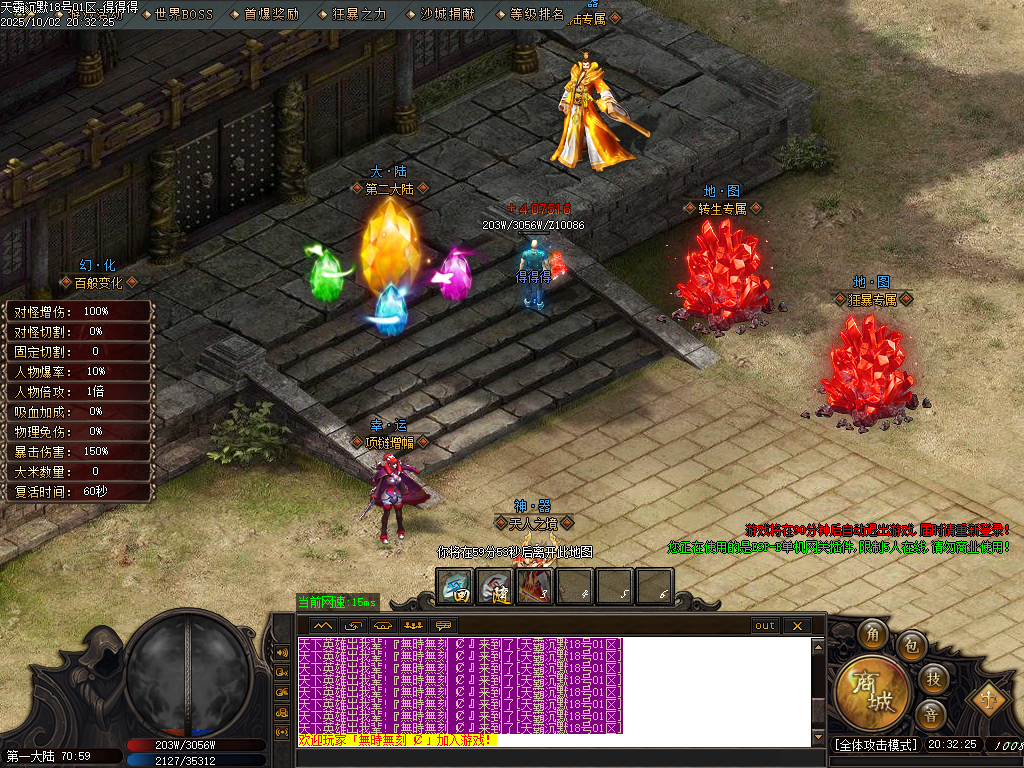
Task: Open the skills panel with 技 button
Action: (931, 678)
